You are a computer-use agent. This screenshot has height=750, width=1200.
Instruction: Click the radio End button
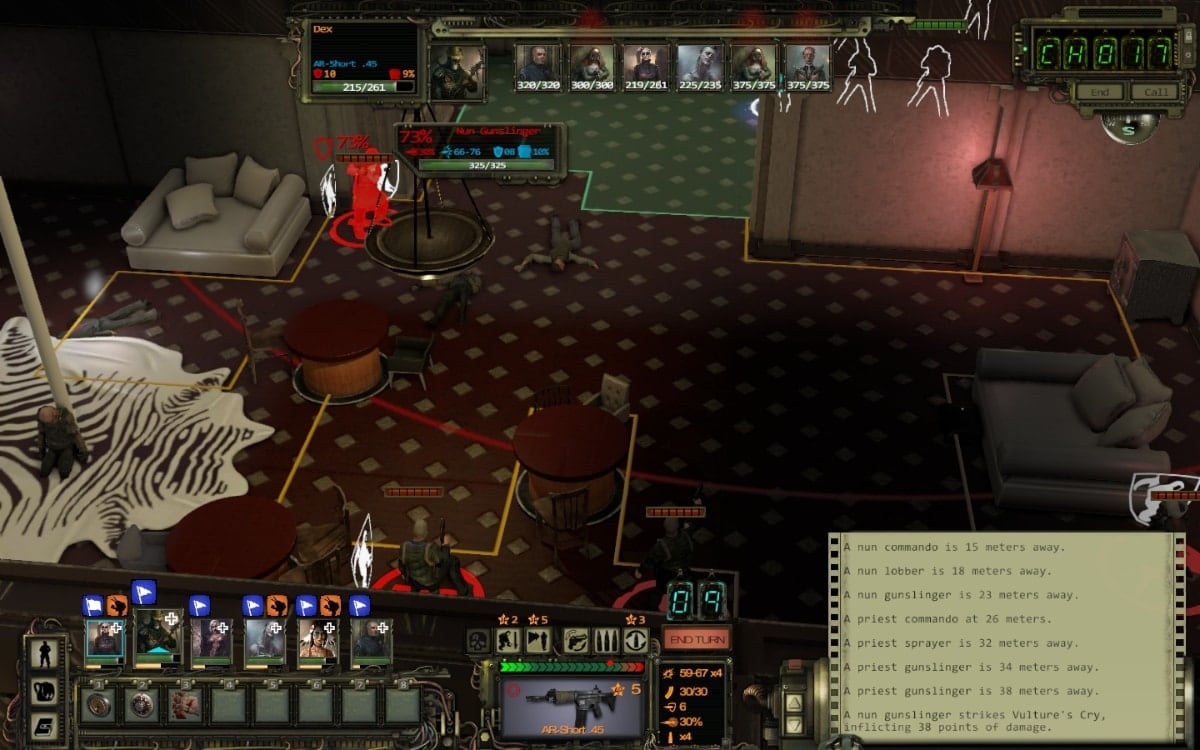click(1097, 92)
